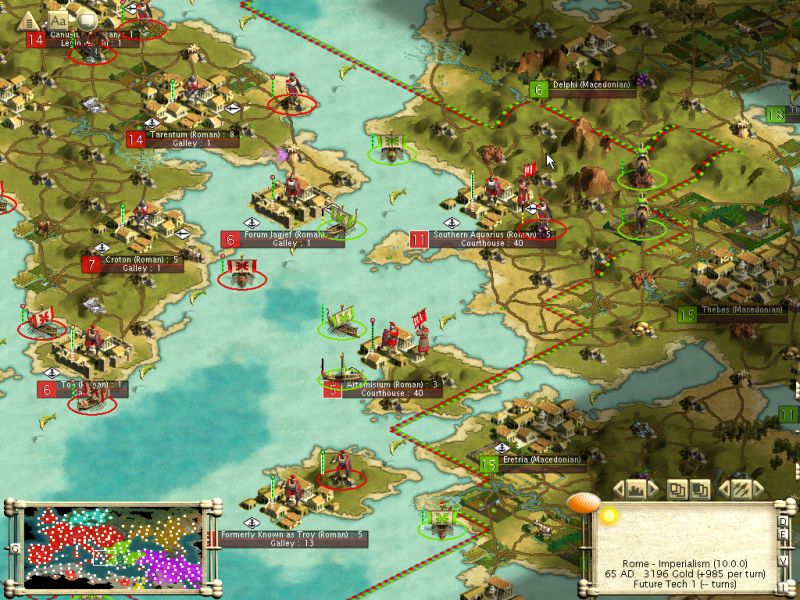Click the dark overlapping squares button
800x600 pixels.
pos(700,489)
